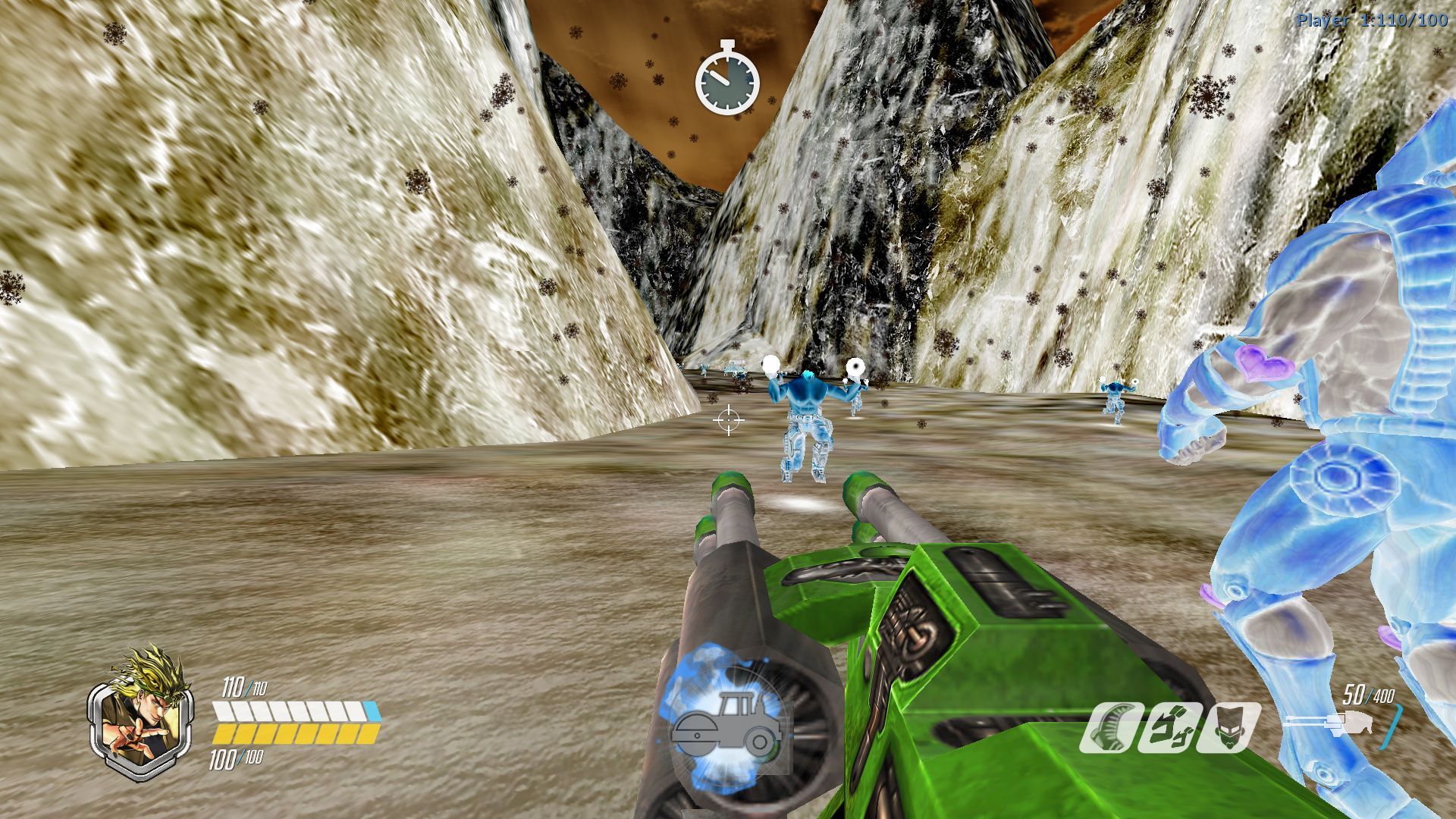Click the crosshair at screen center
The height and width of the screenshot is (819, 1456).
[728, 419]
